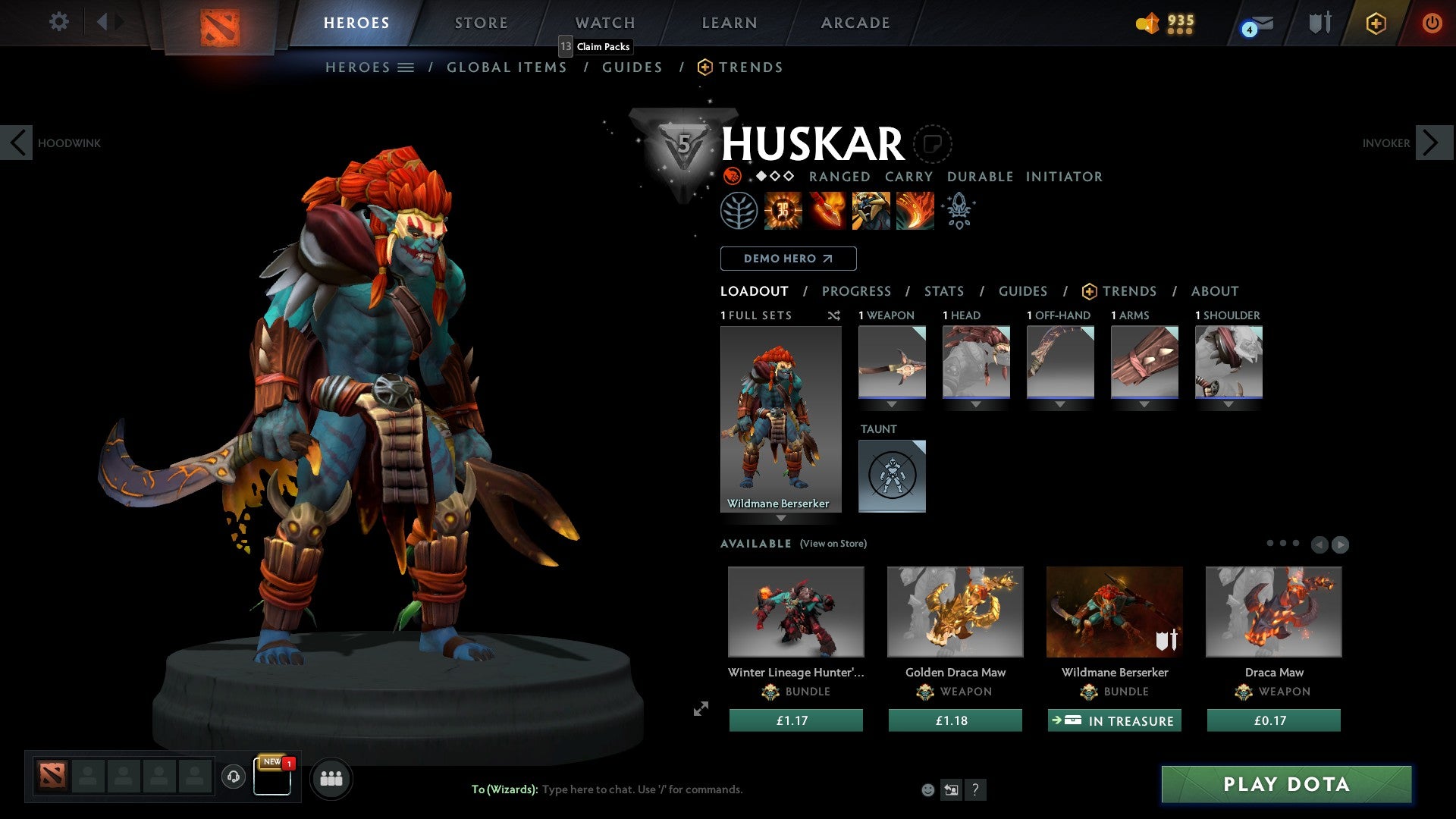Open the Aghanim's upgrade icon
This screenshot has height=819, width=1456.
[x=959, y=211]
